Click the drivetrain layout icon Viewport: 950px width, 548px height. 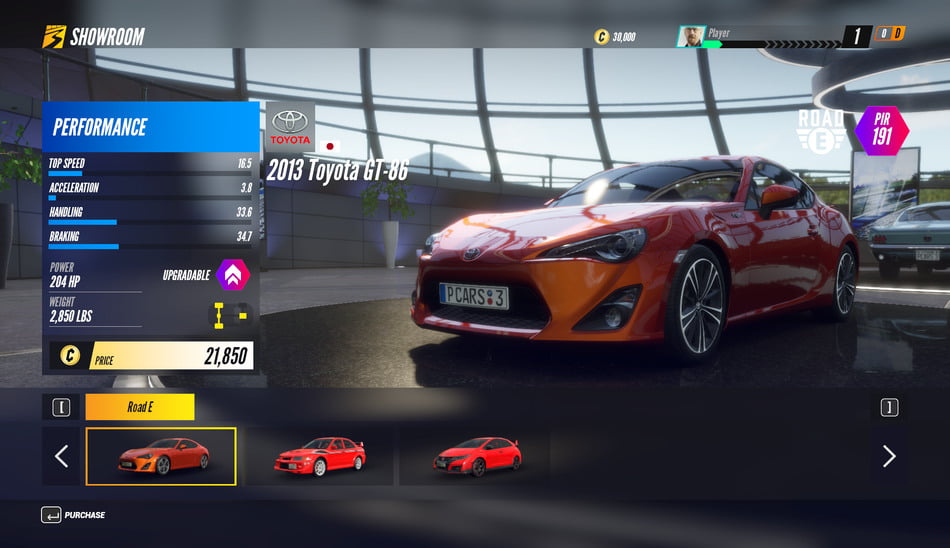[231, 317]
